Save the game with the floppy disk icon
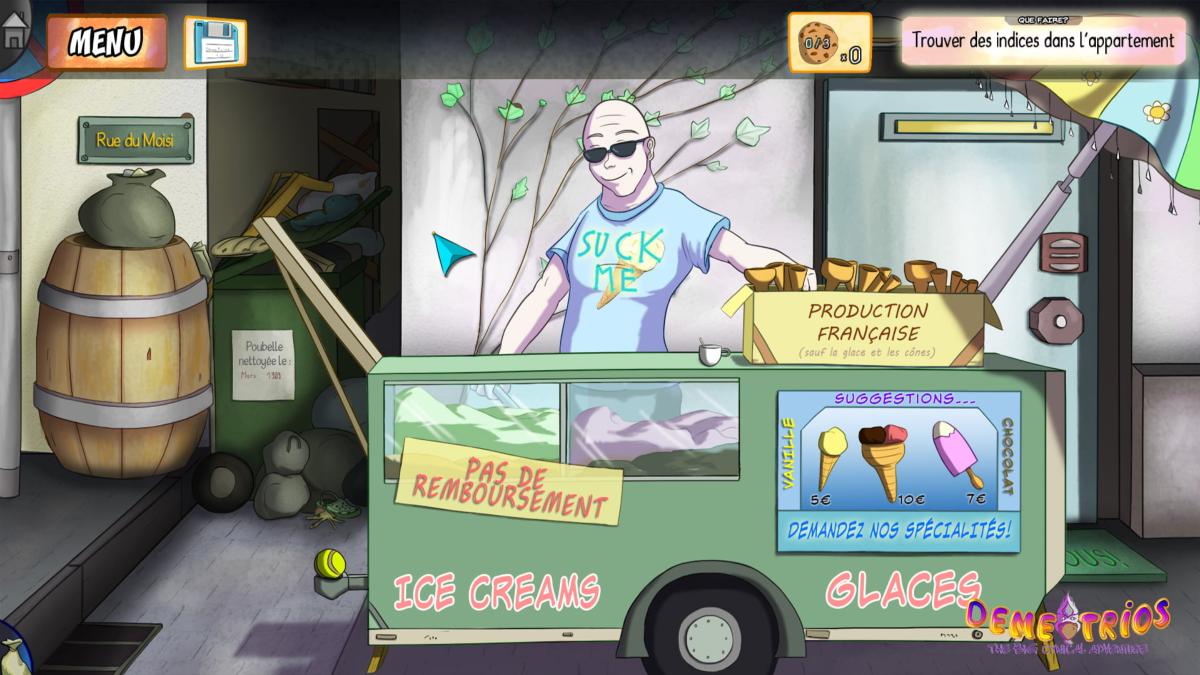 coord(215,42)
